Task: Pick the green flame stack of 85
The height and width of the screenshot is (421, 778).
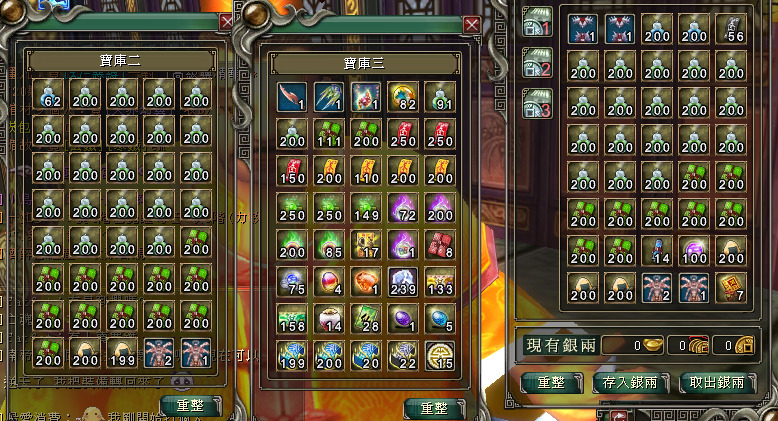Action: pyautogui.click(x=329, y=244)
